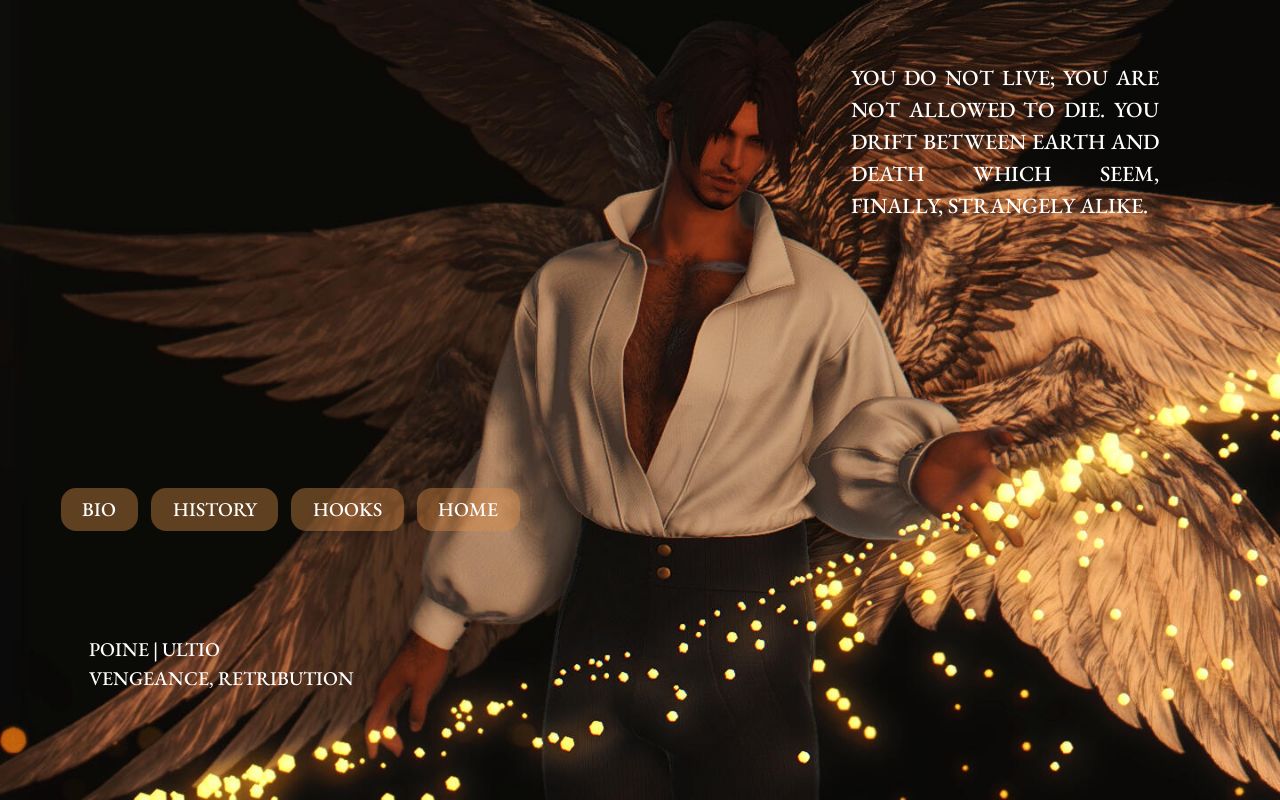Select the History button
This screenshot has height=800, width=1280.
point(214,510)
